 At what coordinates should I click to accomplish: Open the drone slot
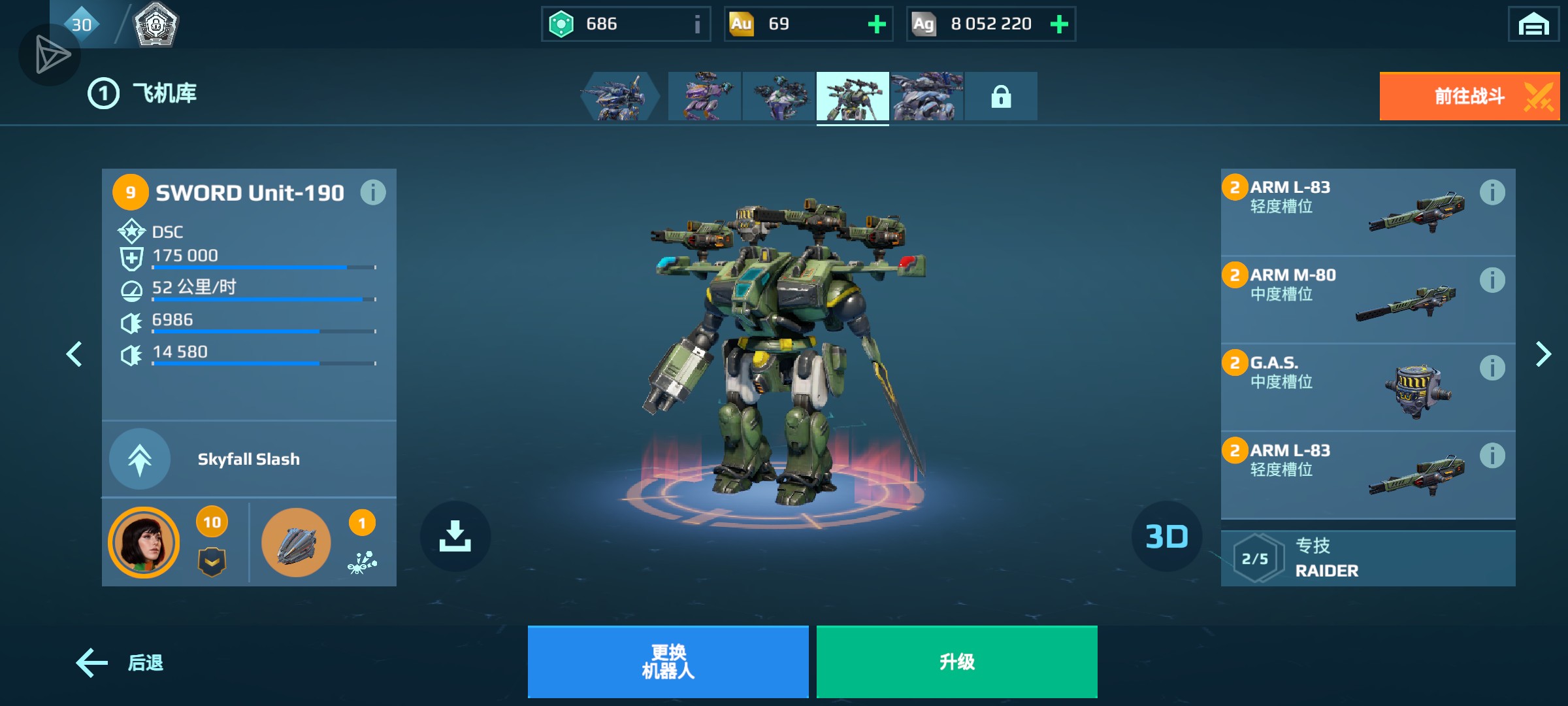coord(296,543)
